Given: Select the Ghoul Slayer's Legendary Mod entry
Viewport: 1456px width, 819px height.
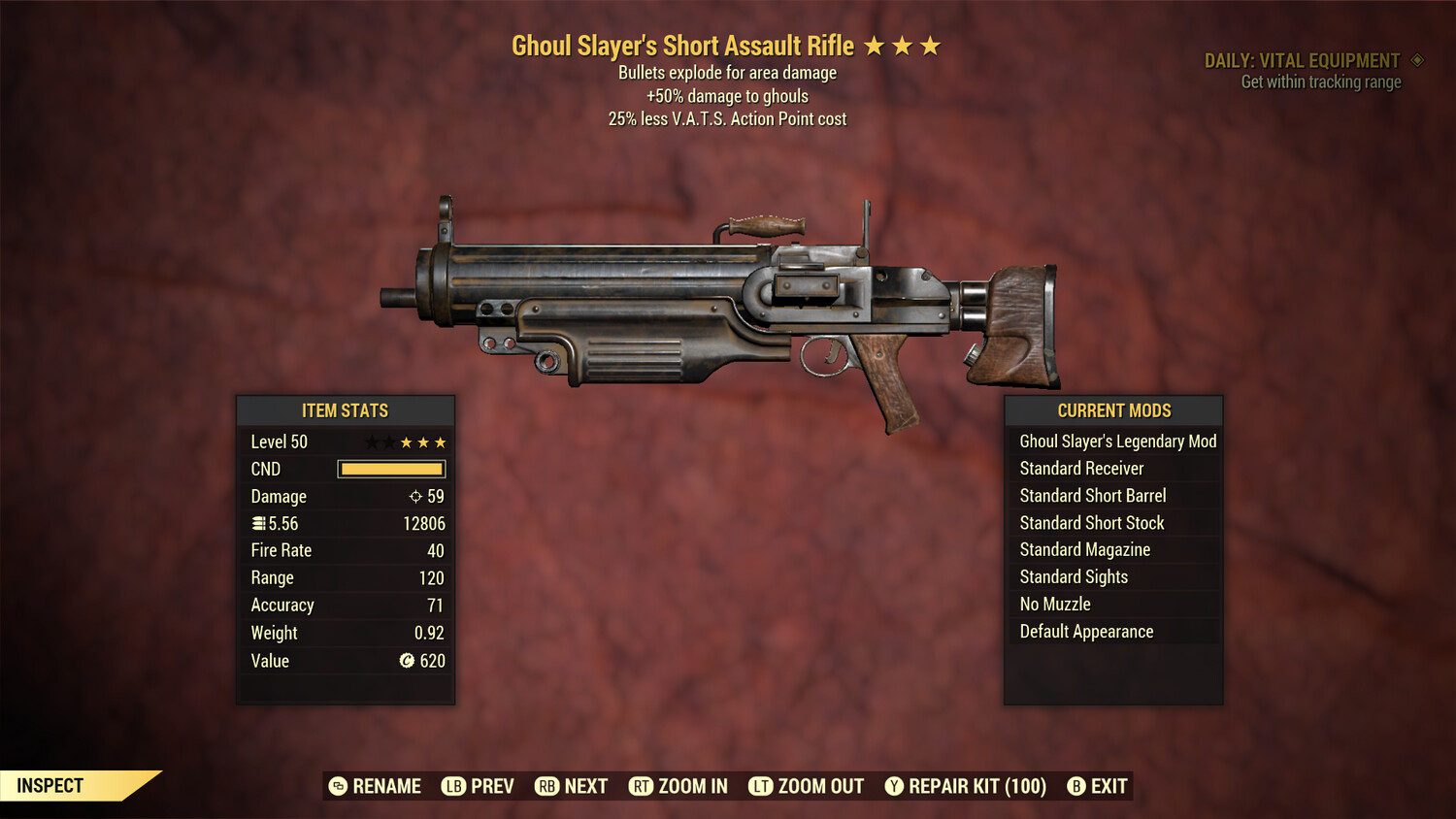Looking at the screenshot, I should 1117,441.
